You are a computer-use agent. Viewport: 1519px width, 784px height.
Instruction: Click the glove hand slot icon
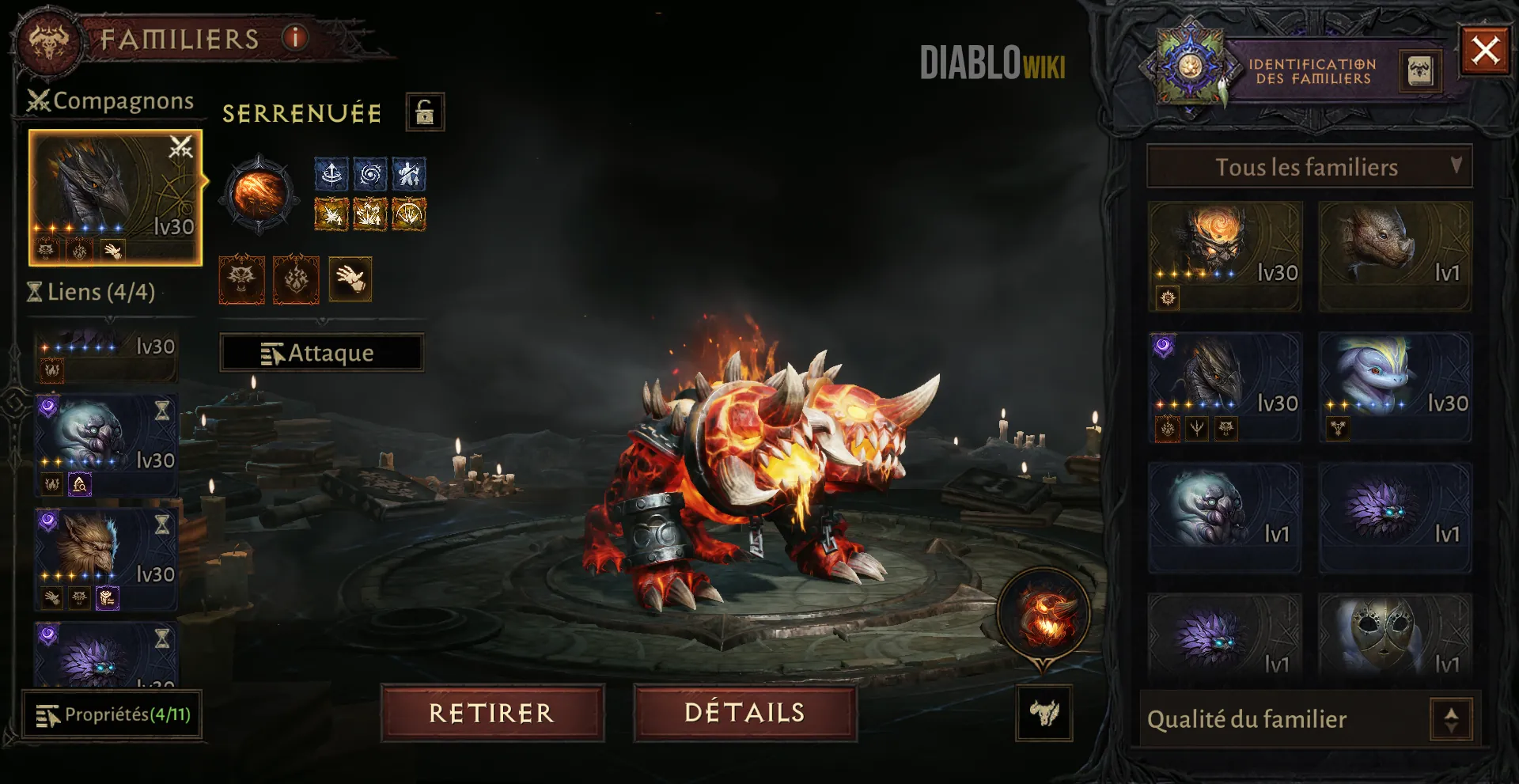[x=350, y=279]
